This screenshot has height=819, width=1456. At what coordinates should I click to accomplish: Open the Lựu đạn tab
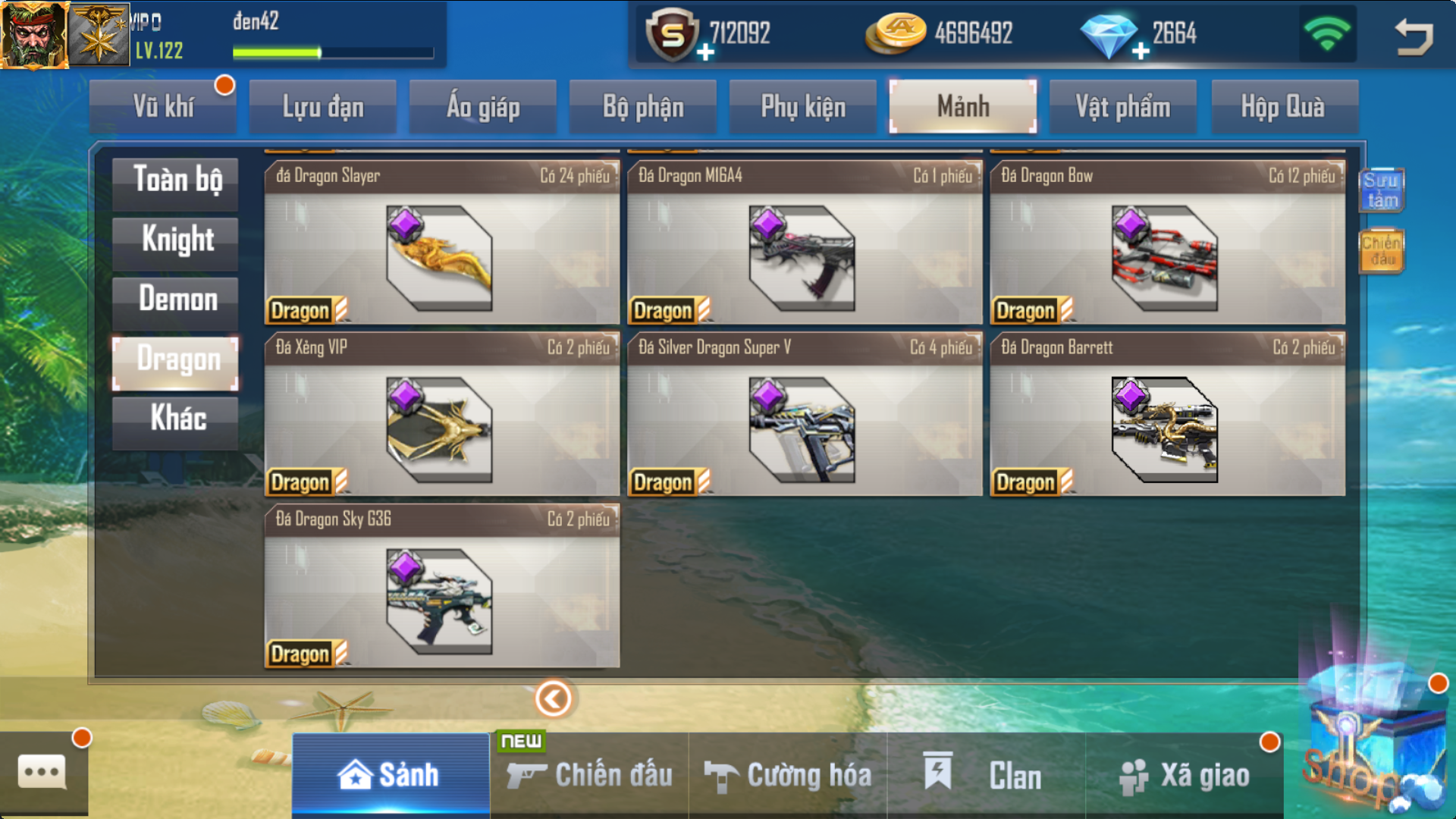point(323,107)
